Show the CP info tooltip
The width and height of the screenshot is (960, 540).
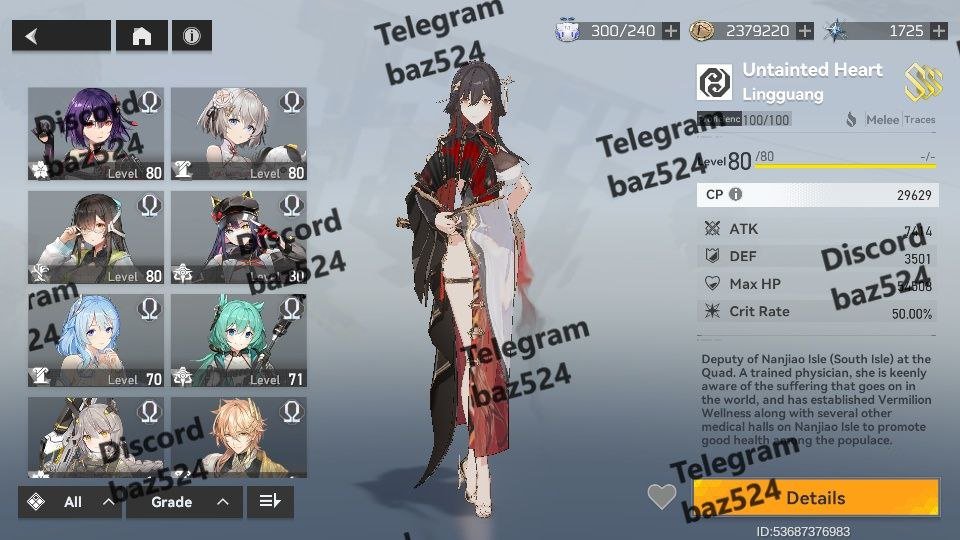[x=736, y=195]
